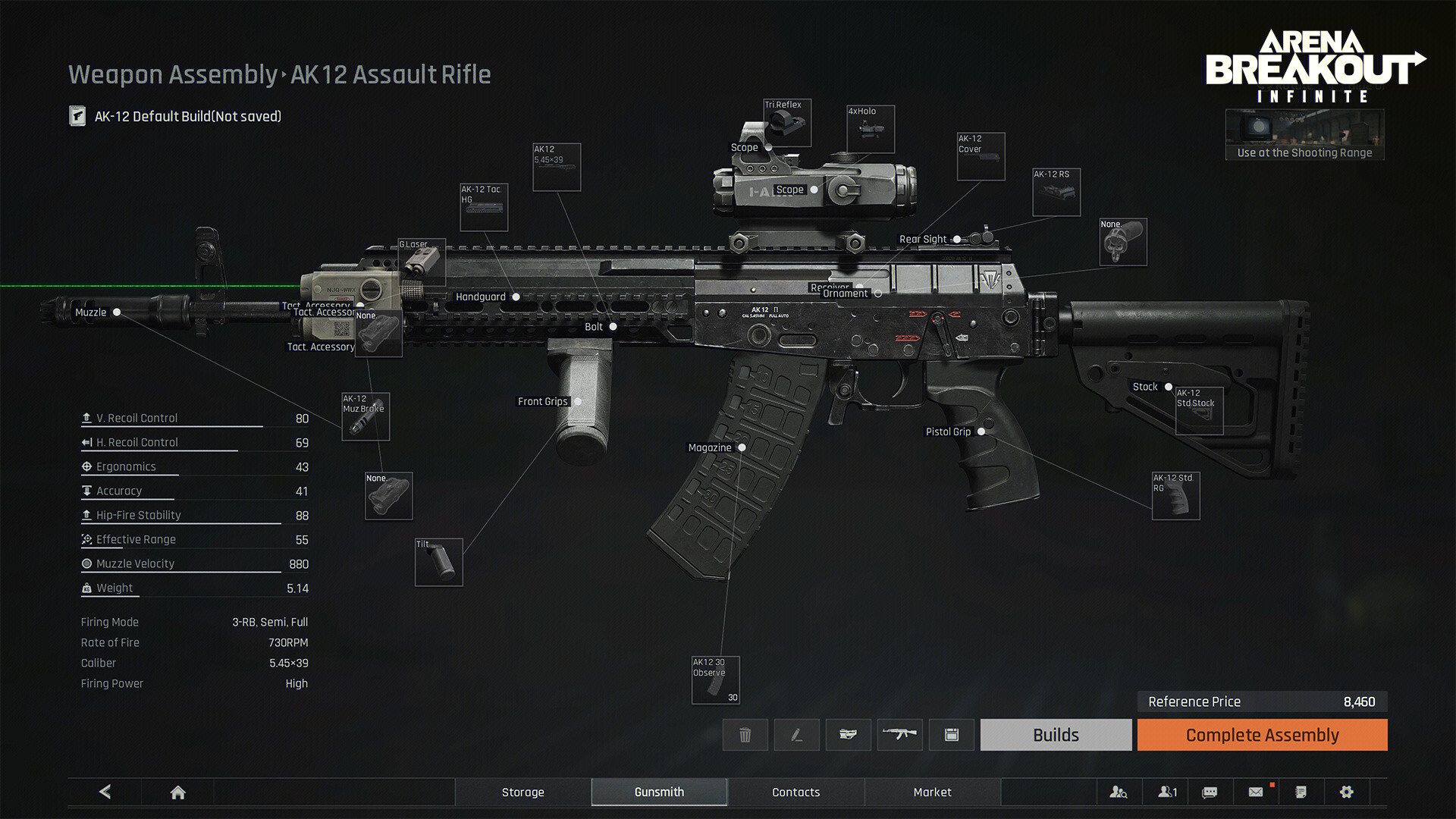
Task: Return to the home screen
Action: 177,792
